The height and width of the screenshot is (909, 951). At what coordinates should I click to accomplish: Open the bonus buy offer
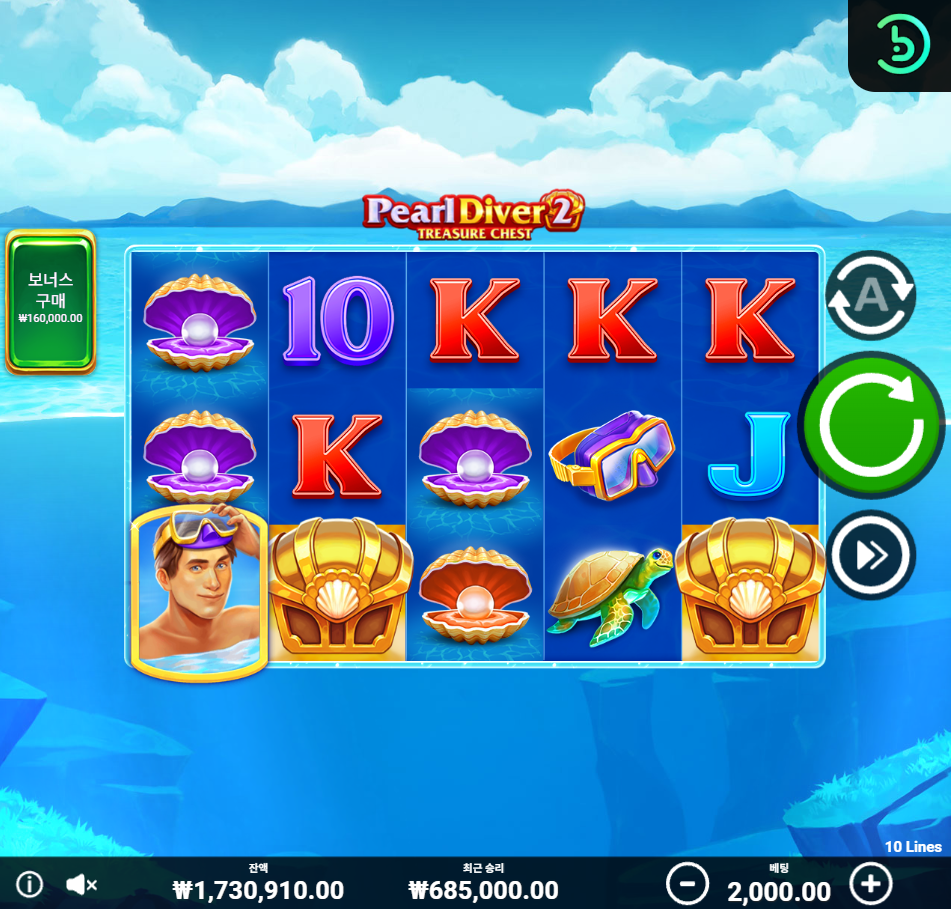pos(50,302)
